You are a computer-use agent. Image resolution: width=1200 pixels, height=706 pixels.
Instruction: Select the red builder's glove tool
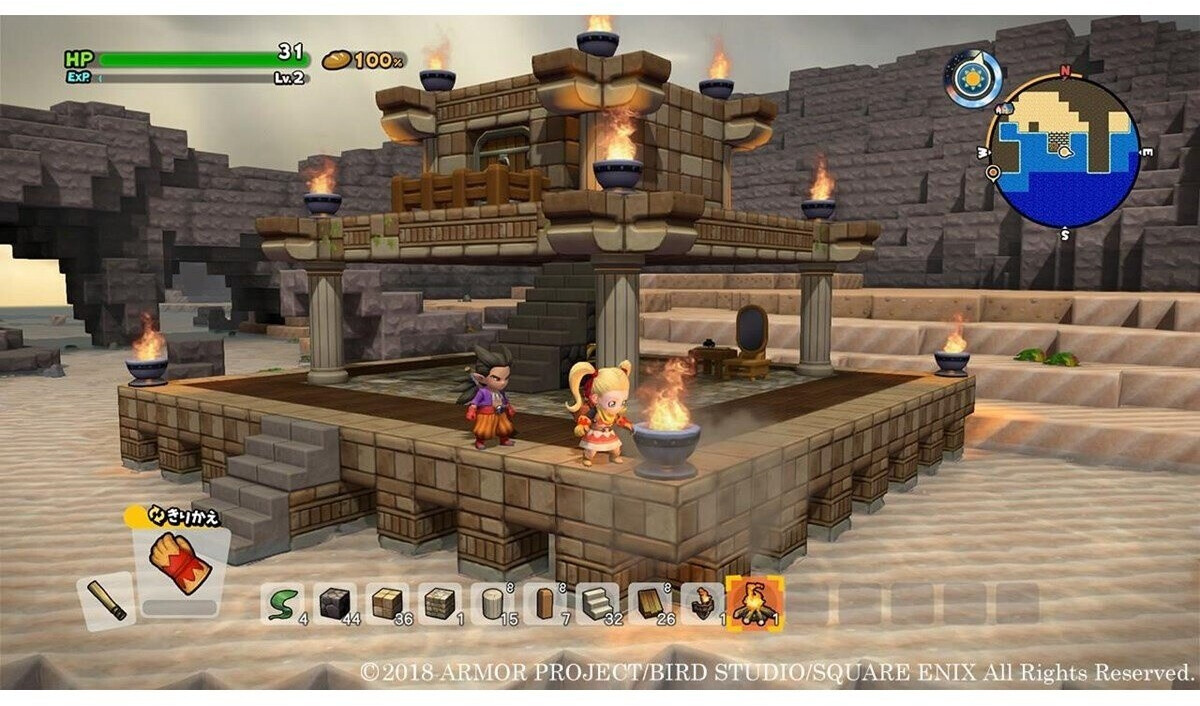pyautogui.click(x=180, y=567)
